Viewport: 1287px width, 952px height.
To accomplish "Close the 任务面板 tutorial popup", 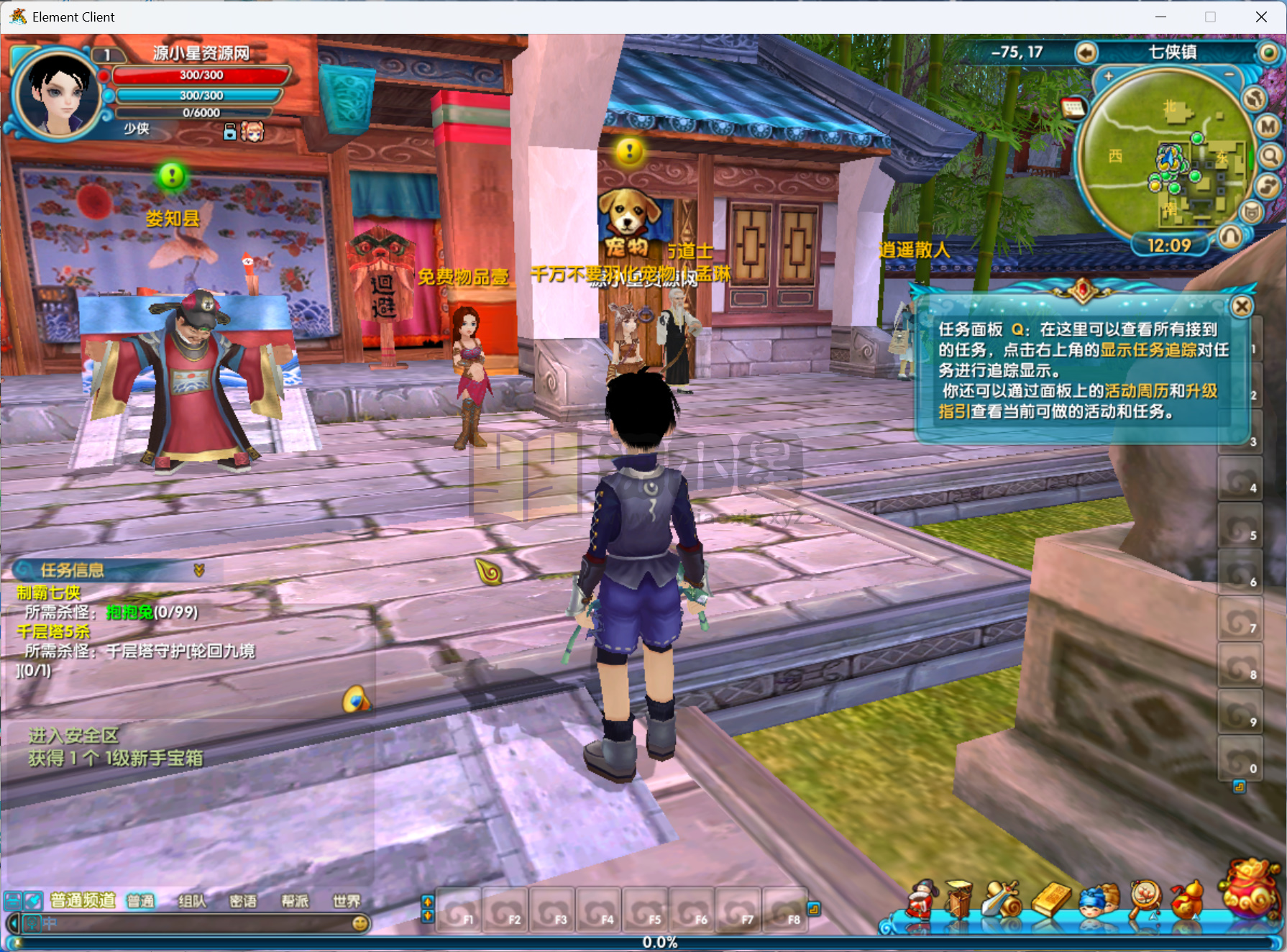I will tap(1242, 306).
